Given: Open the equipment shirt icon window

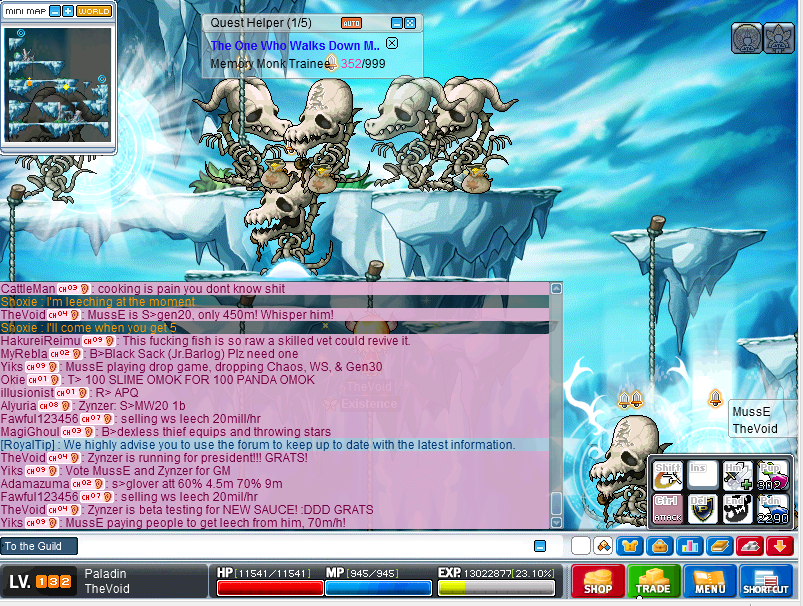Looking at the screenshot, I should tap(630, 546).
